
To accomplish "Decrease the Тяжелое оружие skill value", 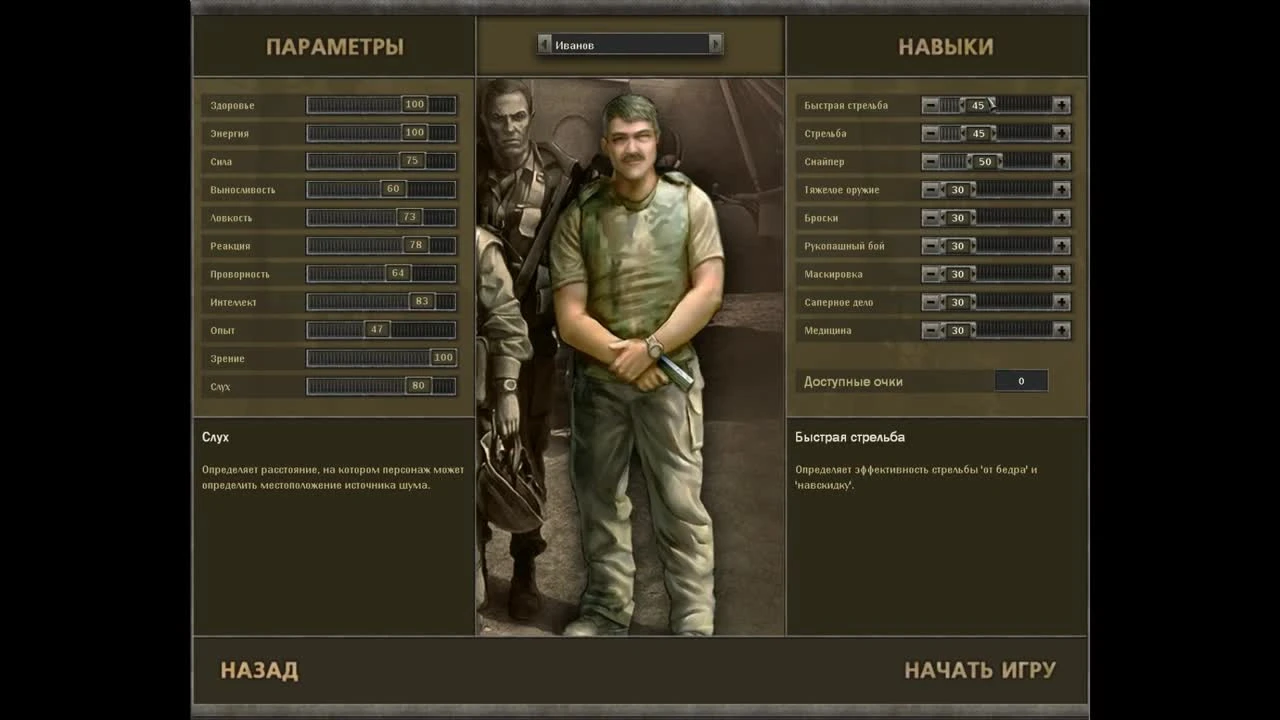I will click(x=932, y=188).
